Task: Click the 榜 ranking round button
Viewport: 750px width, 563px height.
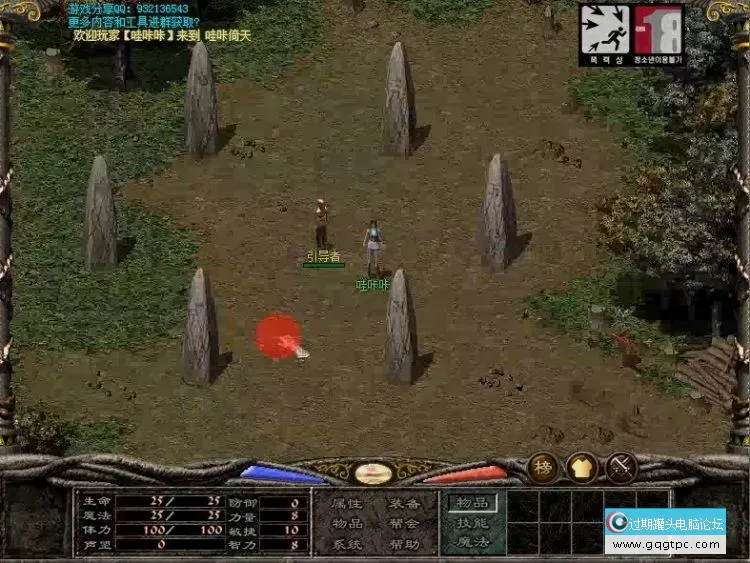Action: [544, 468]
